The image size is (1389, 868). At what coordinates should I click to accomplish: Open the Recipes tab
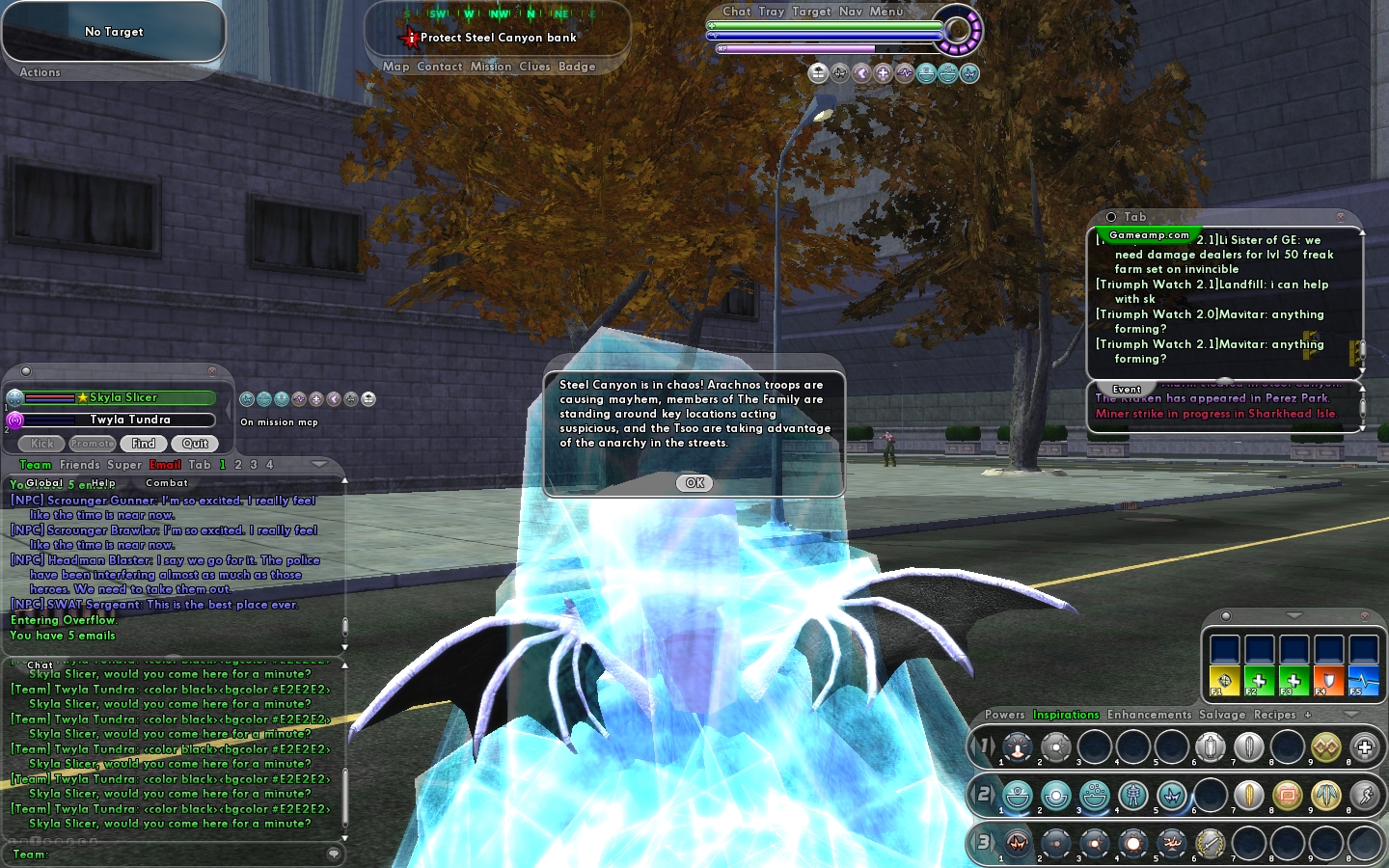pyautogui.click(x=1274, y=715)
